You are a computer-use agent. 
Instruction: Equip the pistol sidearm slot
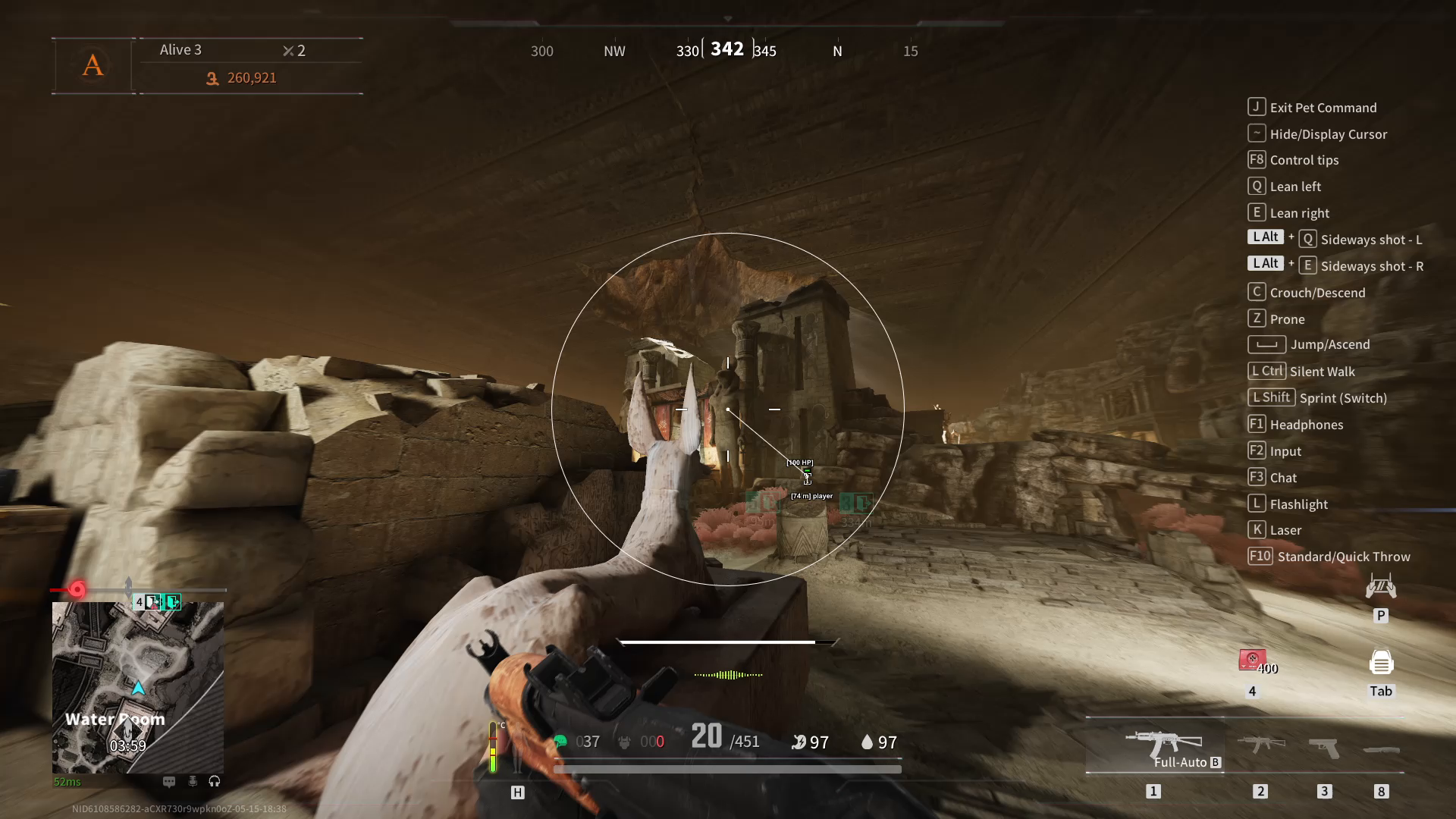tap(1324, 747)
